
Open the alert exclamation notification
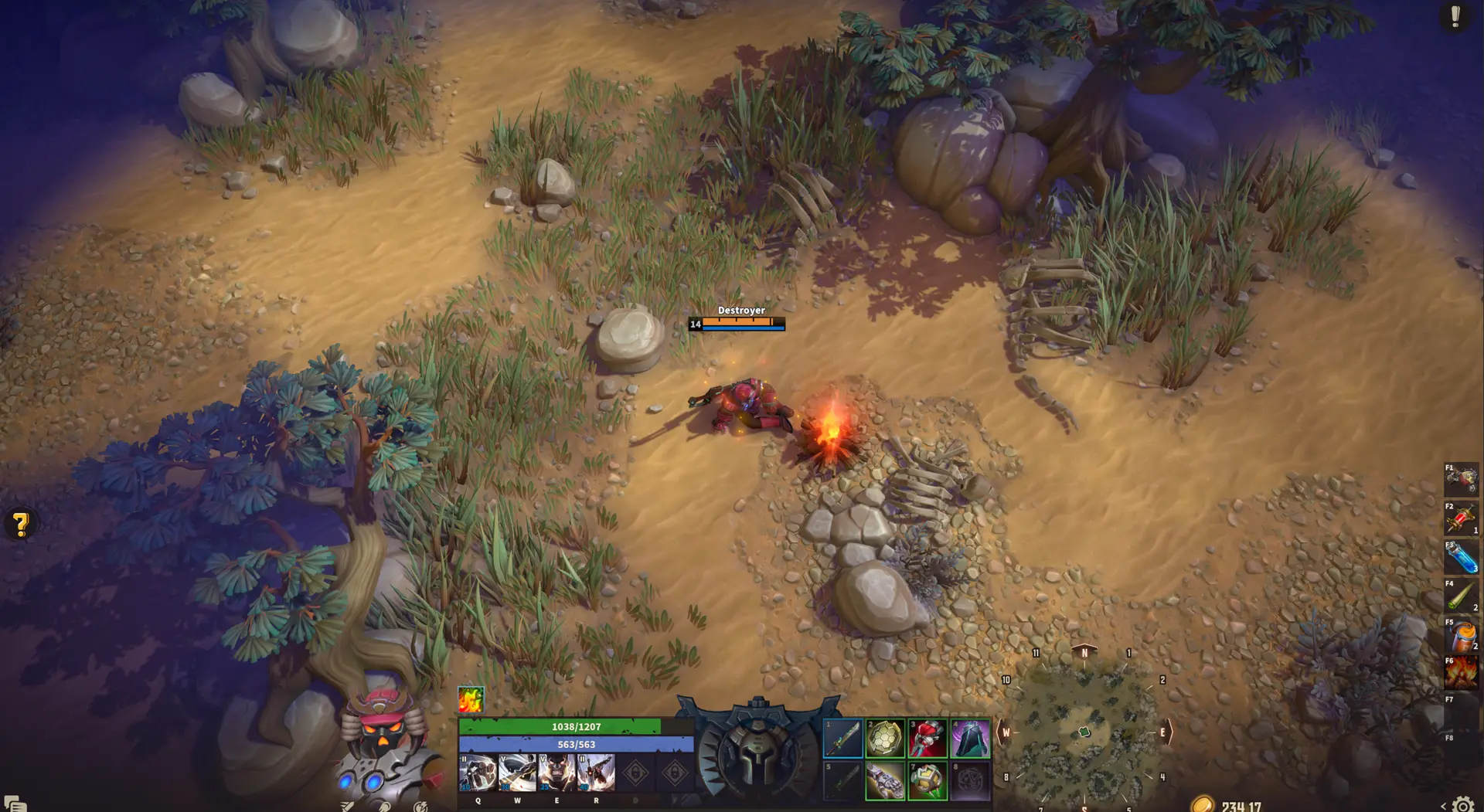click(1455, 16)
